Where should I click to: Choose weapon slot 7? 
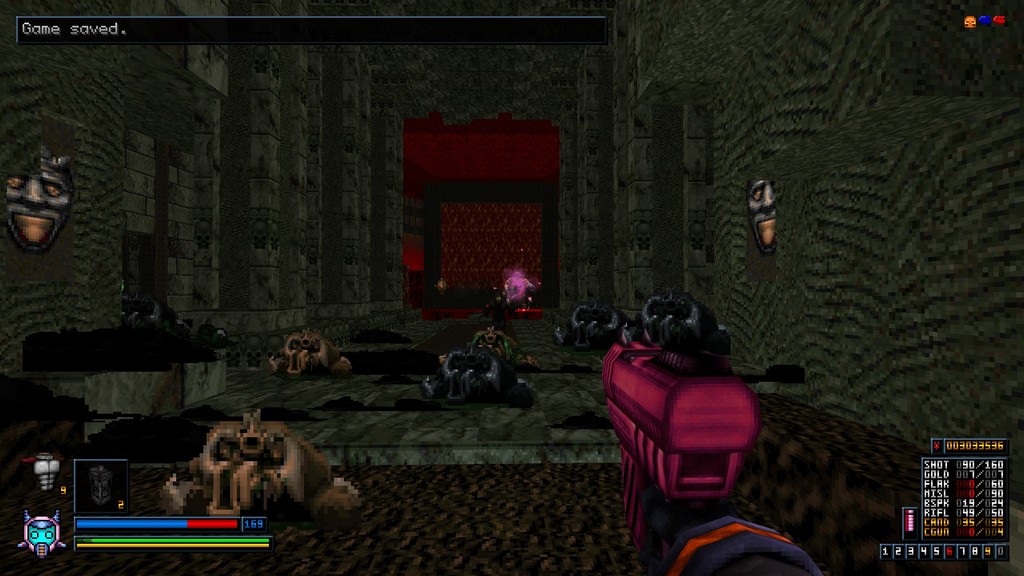tap(962, 552)
